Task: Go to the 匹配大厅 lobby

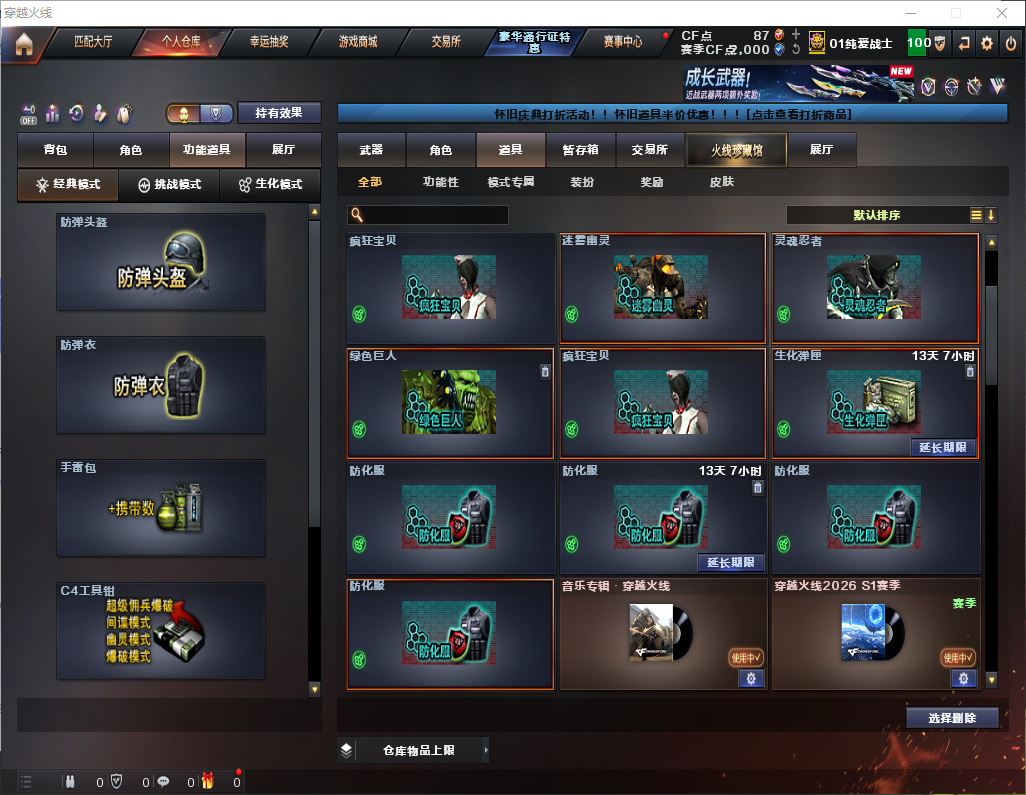Action: click(92, 42)
